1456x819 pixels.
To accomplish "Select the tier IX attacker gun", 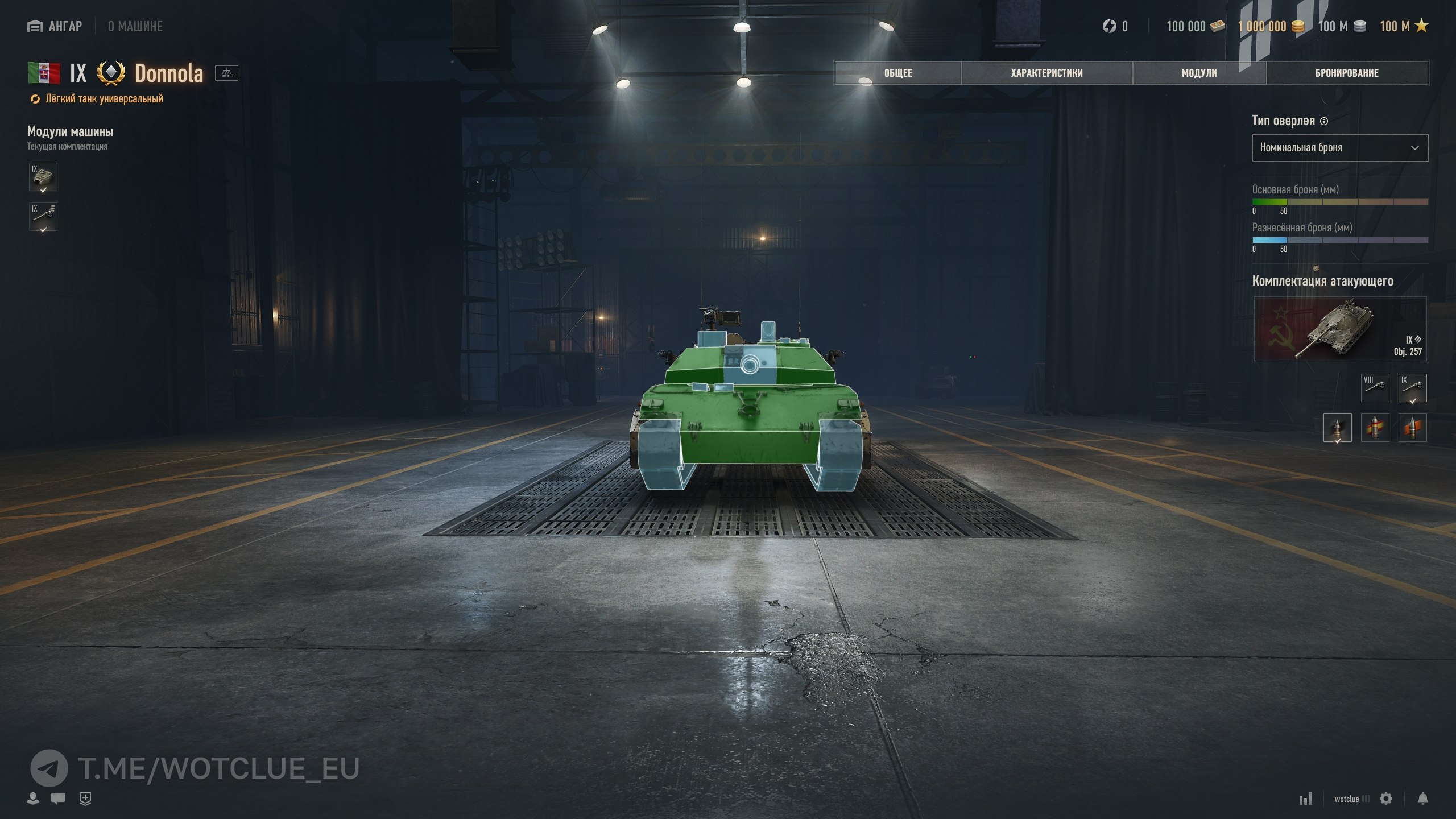I will tap(1412, 387).
